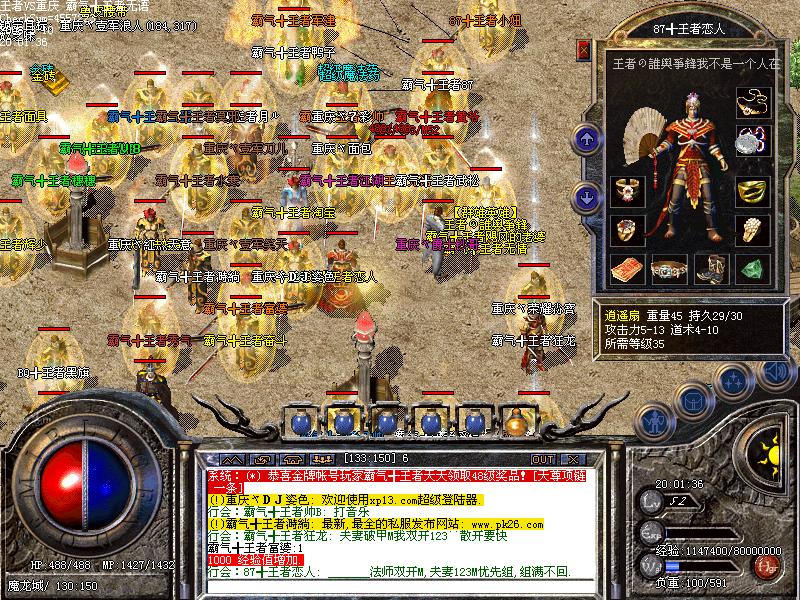Select the green gemstone slot

(751, 269)
